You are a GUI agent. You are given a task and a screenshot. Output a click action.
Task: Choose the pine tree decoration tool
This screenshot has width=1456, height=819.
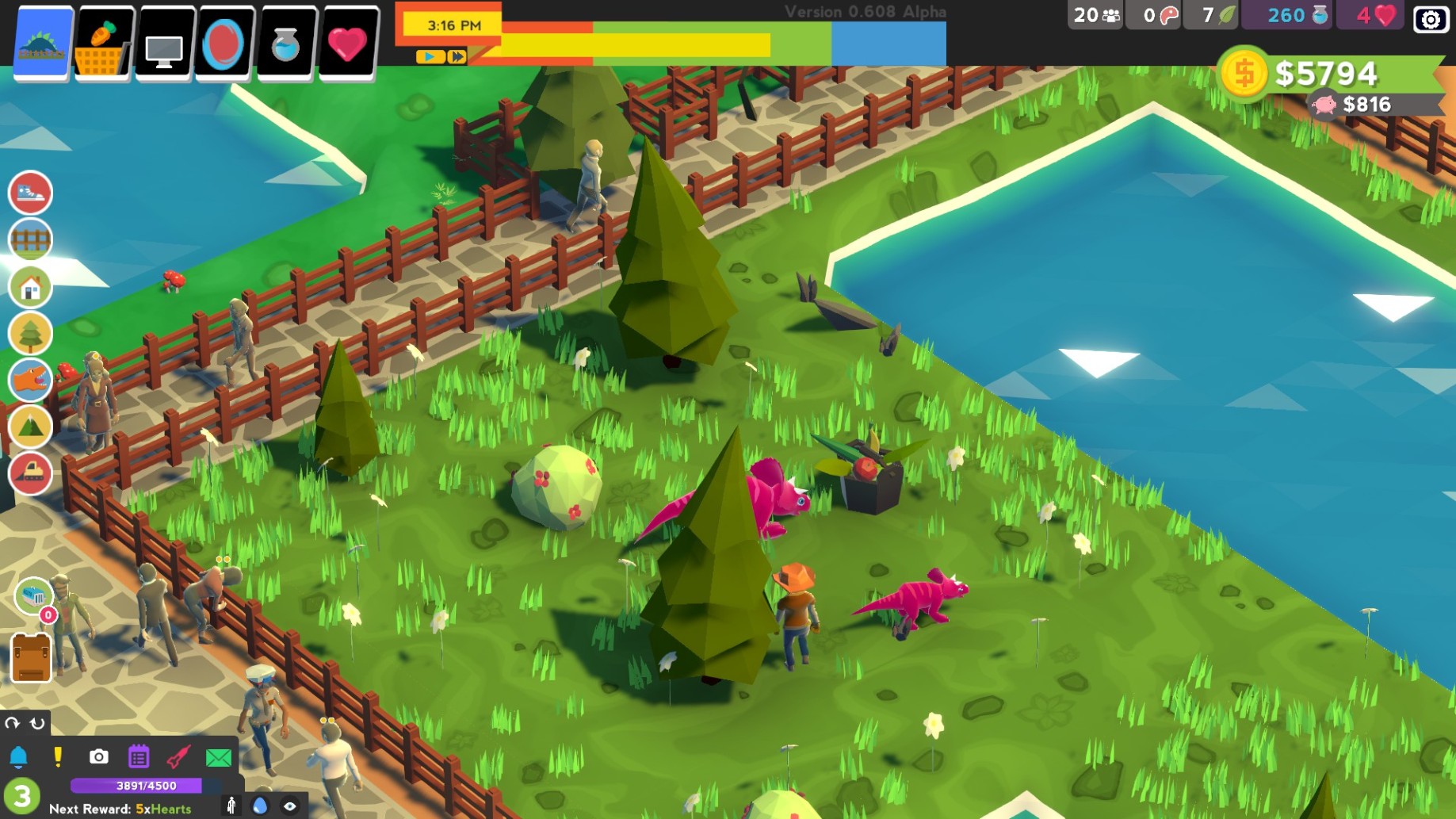[30, 334]
